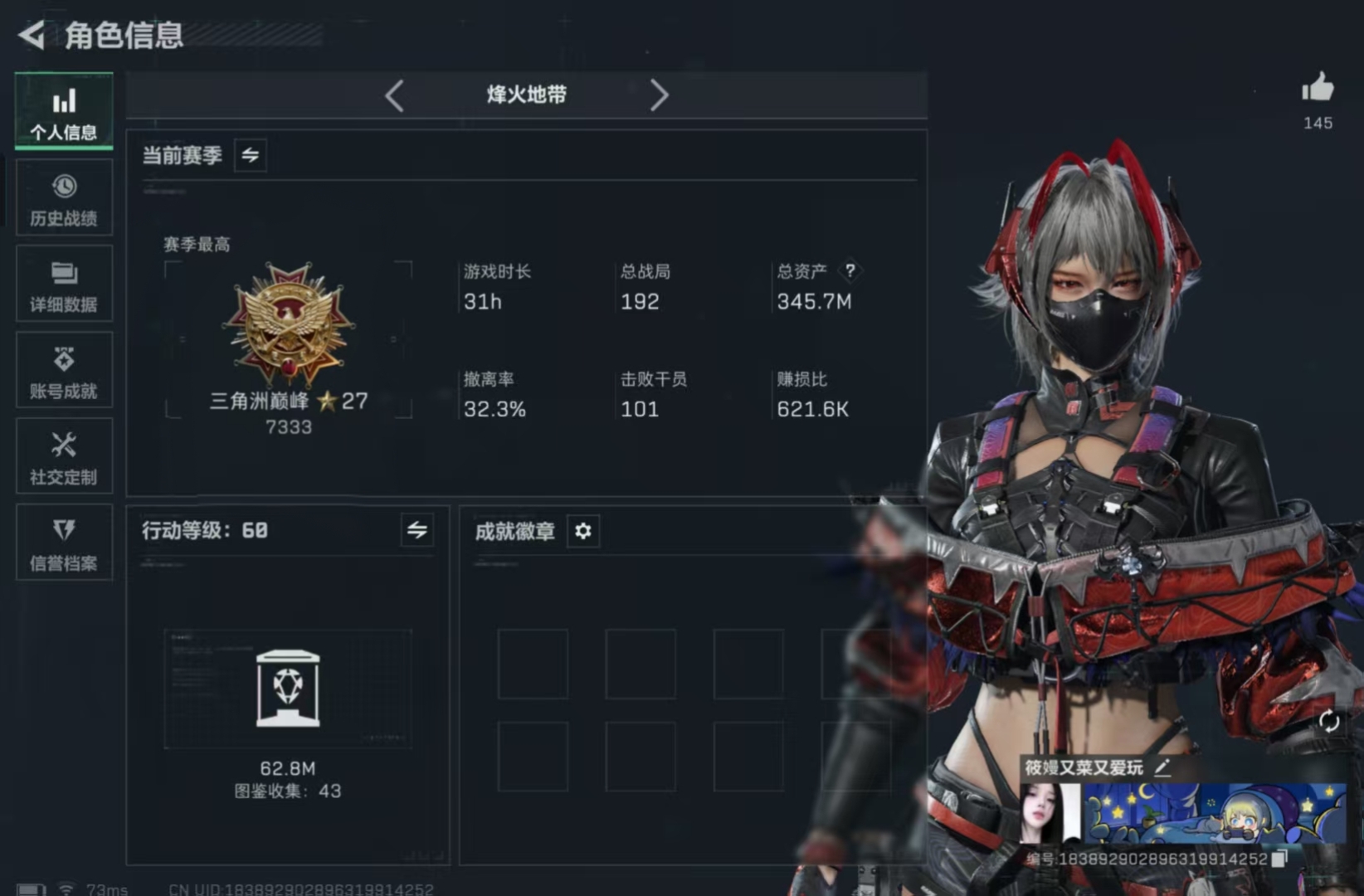Click the player avatar portrait thumbnail
Viewport: 1364px width, 896px height.
1052,815
